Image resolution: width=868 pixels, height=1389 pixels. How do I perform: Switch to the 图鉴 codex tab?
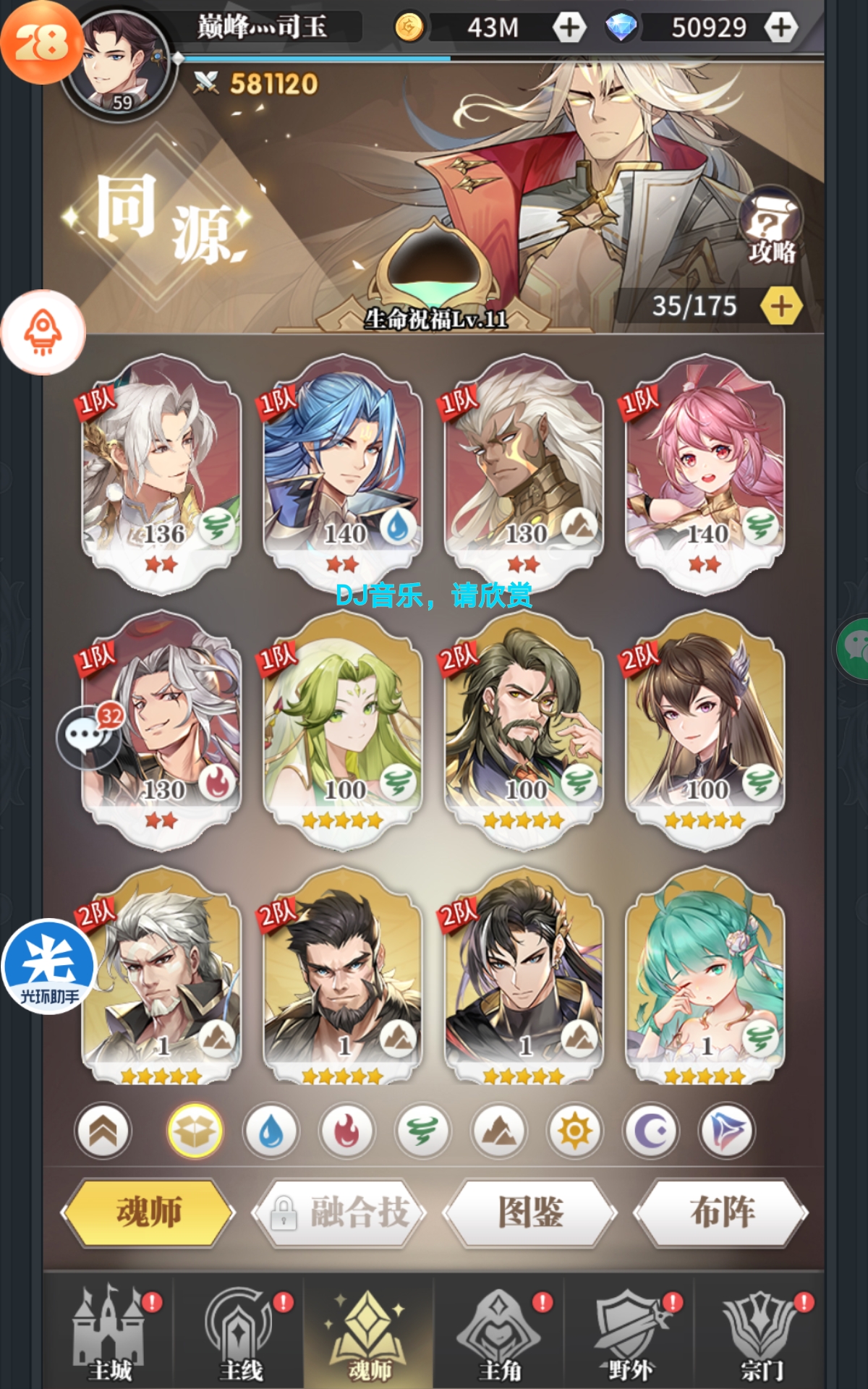[x=530, y=1212]
